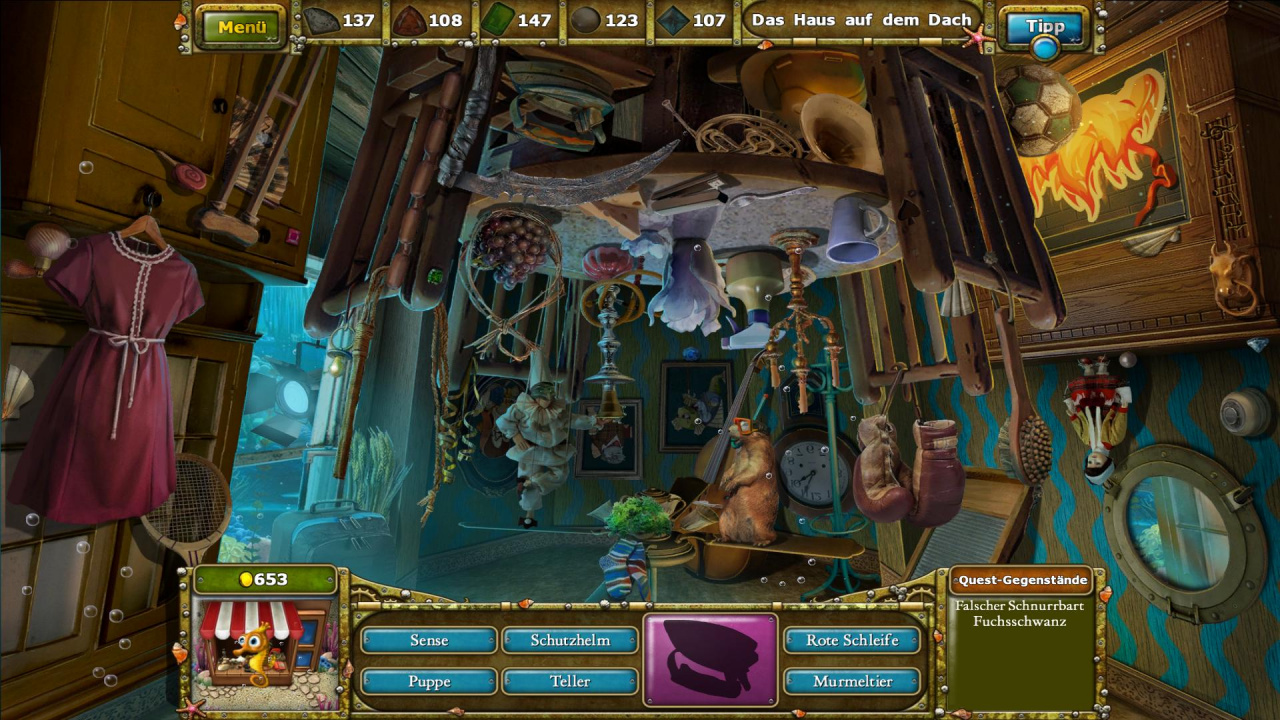Viewport: 1280px width, 720px height.
Task: Click the purple silhouette item slot
Action: pos(711,660)
